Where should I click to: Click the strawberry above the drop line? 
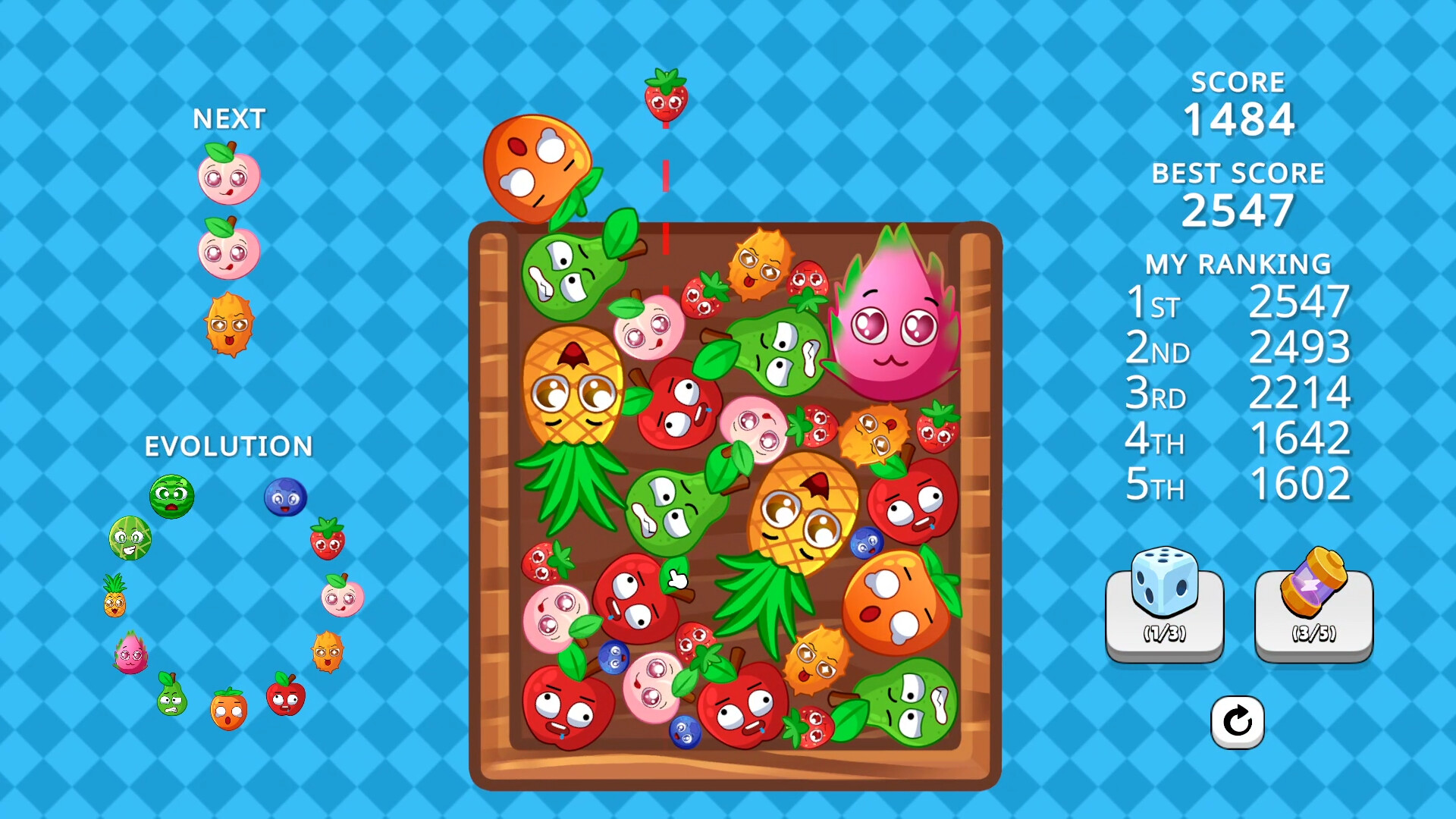pyautogui.click(x=665, y=99)
